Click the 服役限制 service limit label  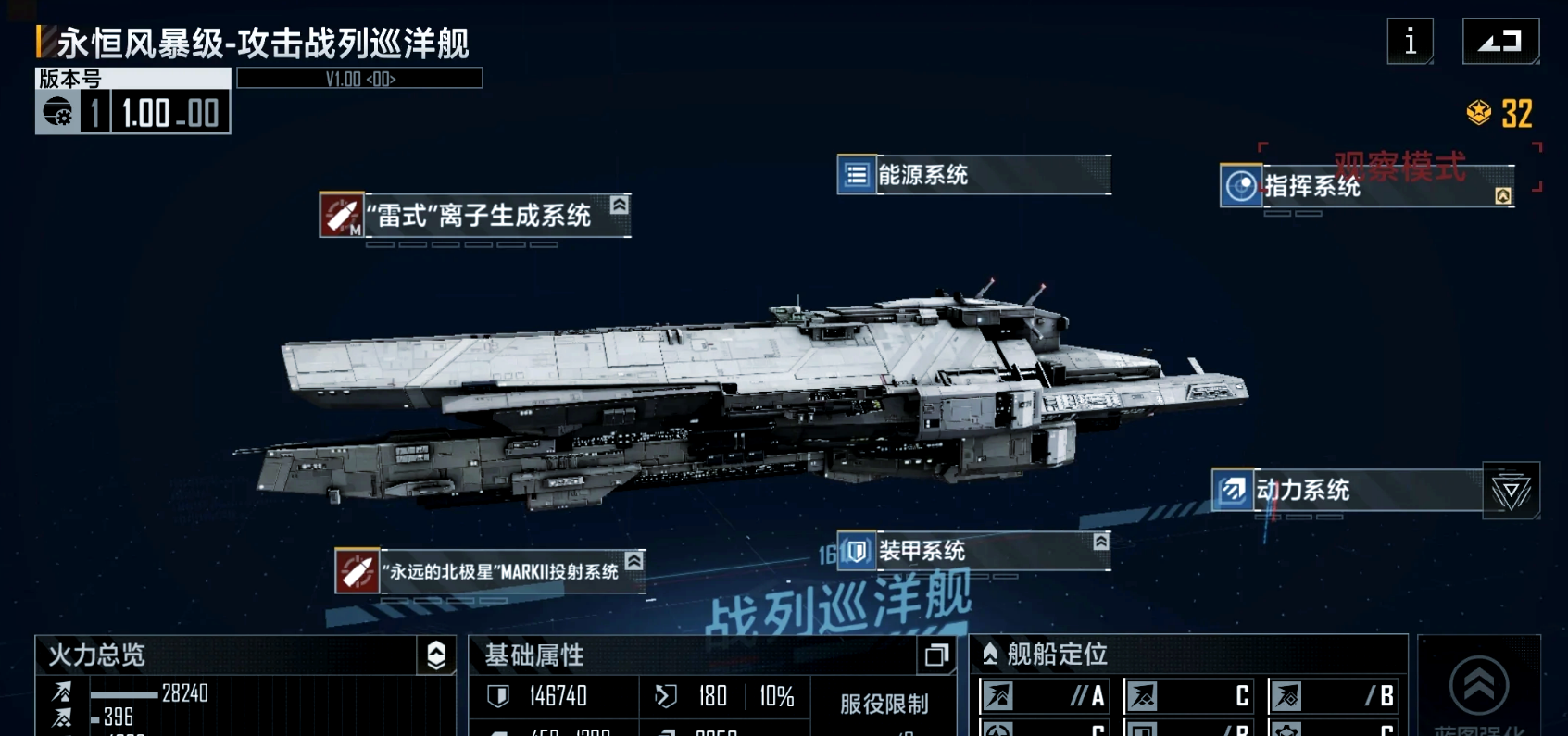tap(884, 705)
